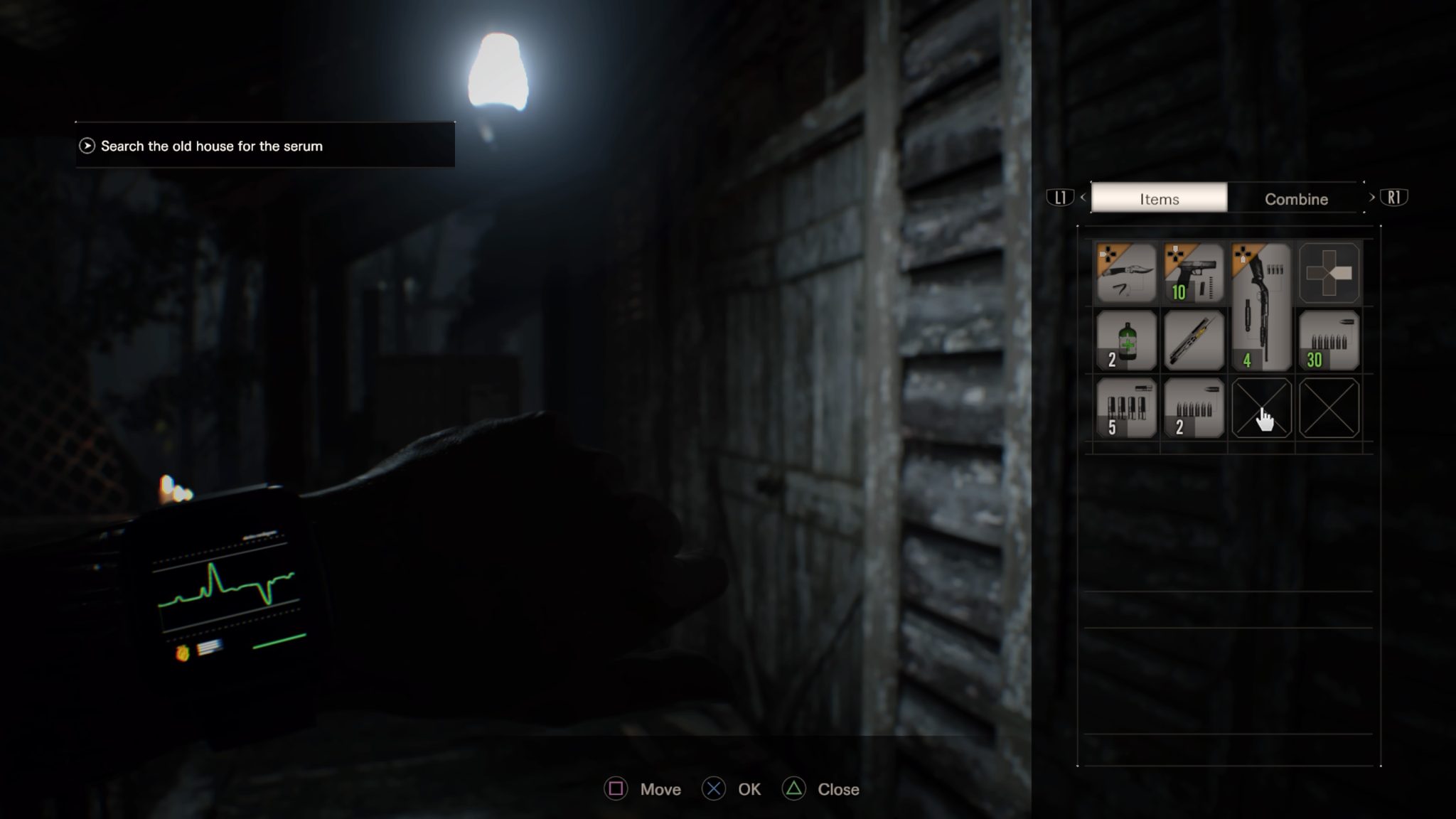
Task: Click the empty inventory slot under the cursor
Action: [x=1261, y=409]
